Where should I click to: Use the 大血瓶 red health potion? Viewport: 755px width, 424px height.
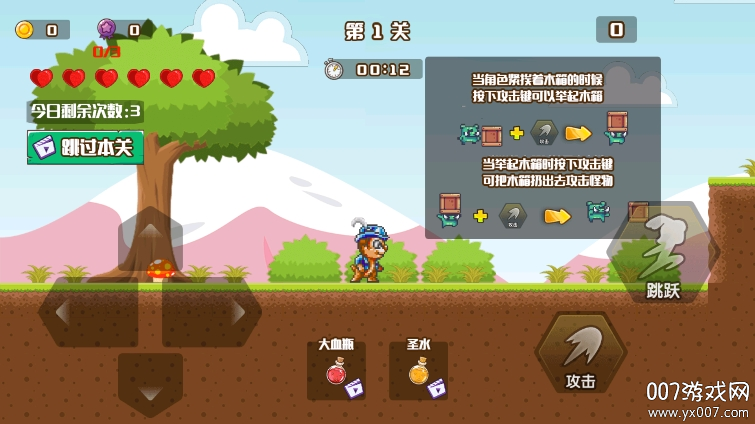pos(337,371)
